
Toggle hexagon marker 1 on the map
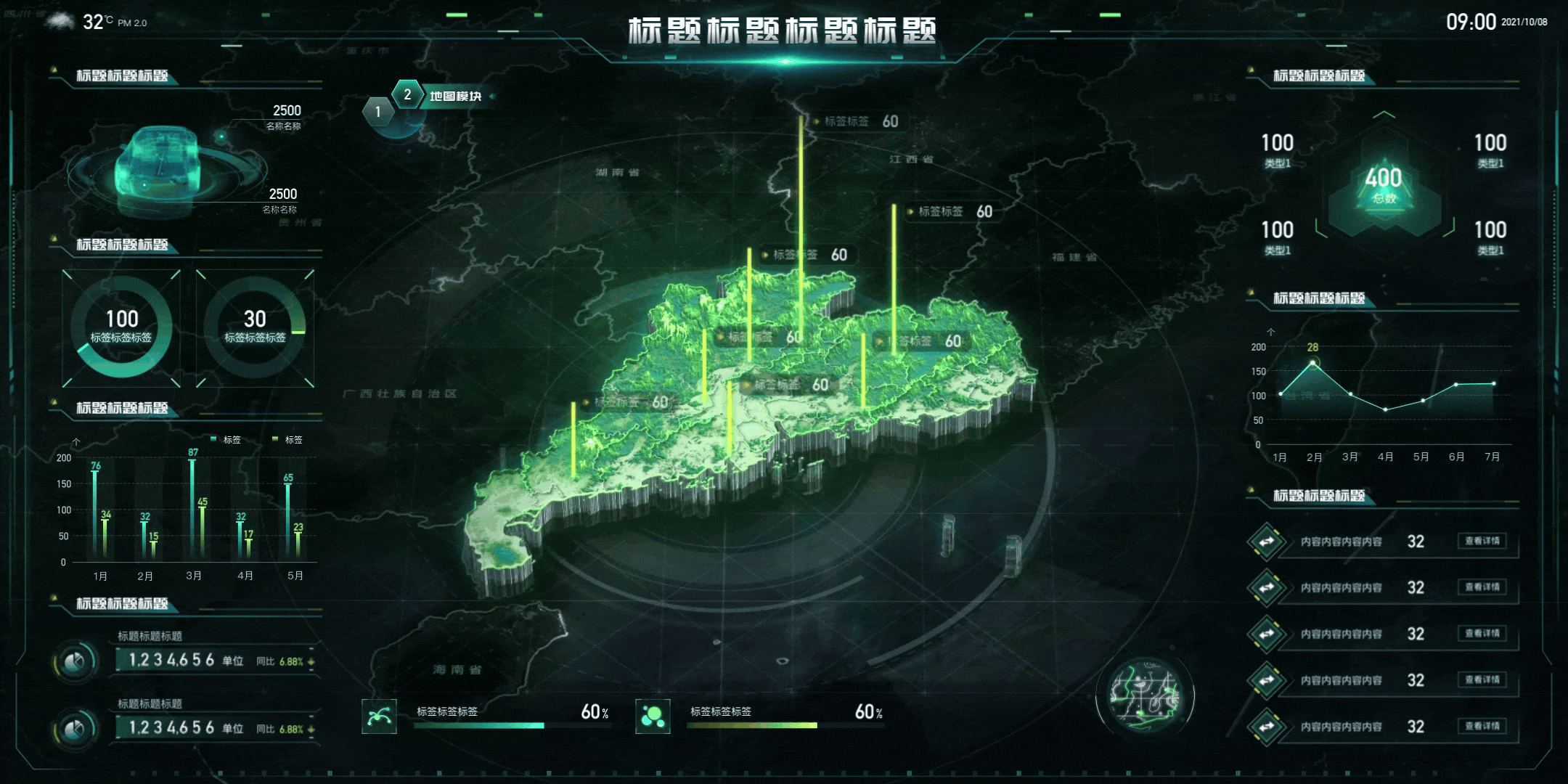point(377,111)
